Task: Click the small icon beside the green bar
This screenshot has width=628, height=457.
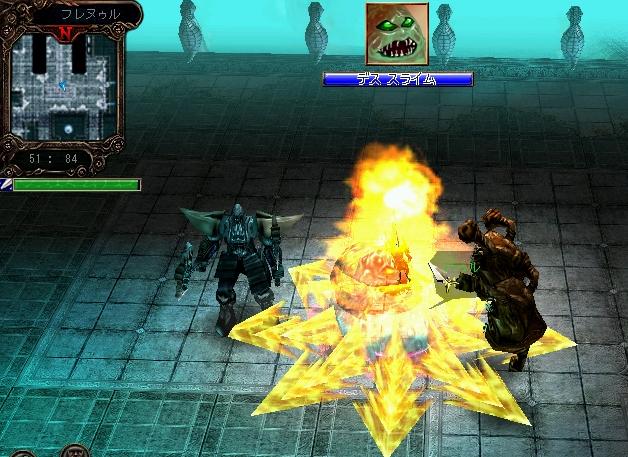Action: pyautogui.click(x=5, y=185)
